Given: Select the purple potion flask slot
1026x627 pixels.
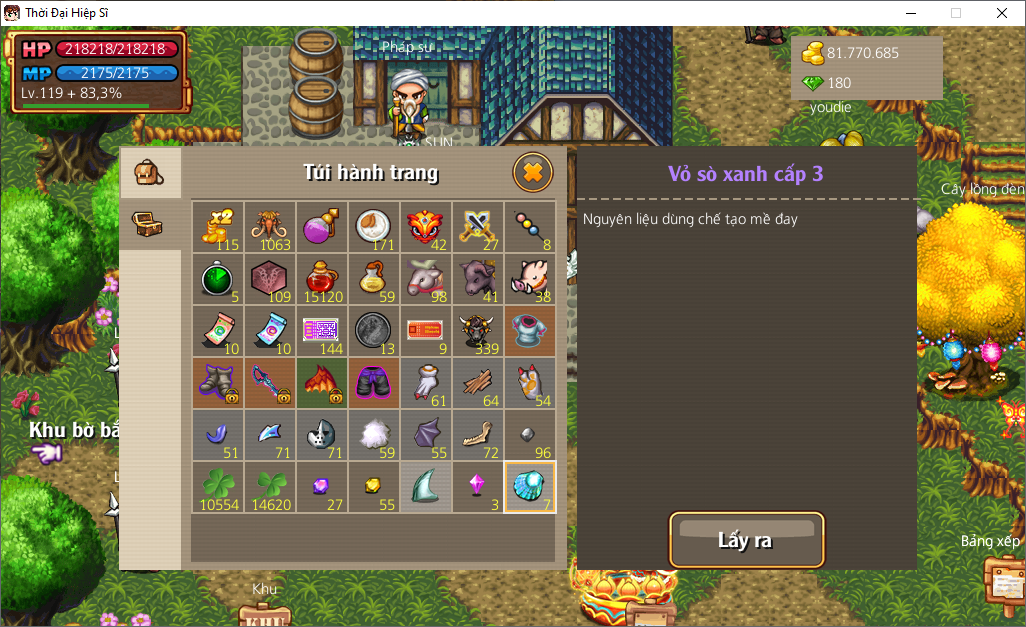Looking at the screenshot, I should click(x=322, y=227).
